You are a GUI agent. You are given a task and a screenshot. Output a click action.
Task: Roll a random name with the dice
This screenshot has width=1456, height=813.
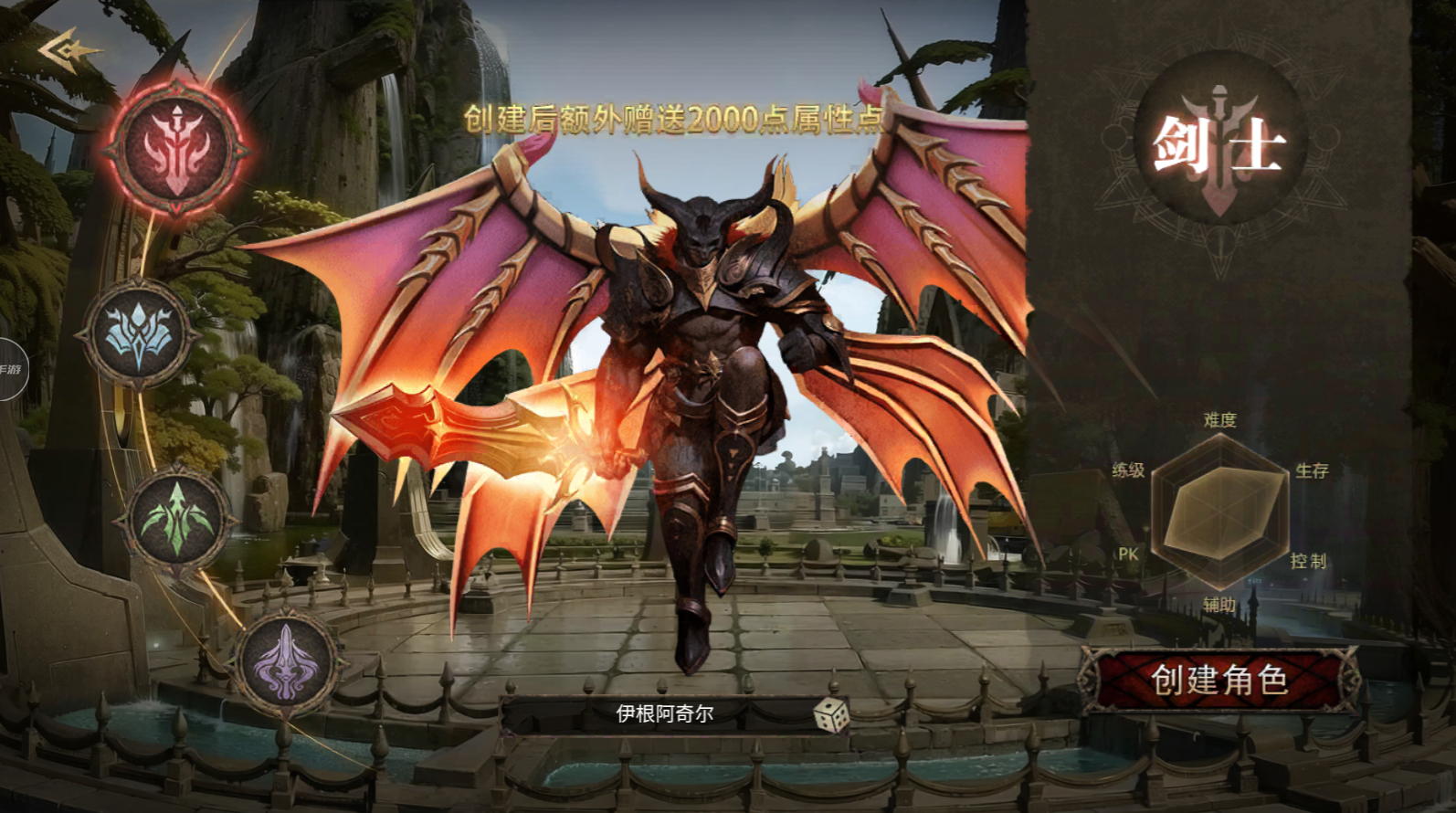coord(830,715)
